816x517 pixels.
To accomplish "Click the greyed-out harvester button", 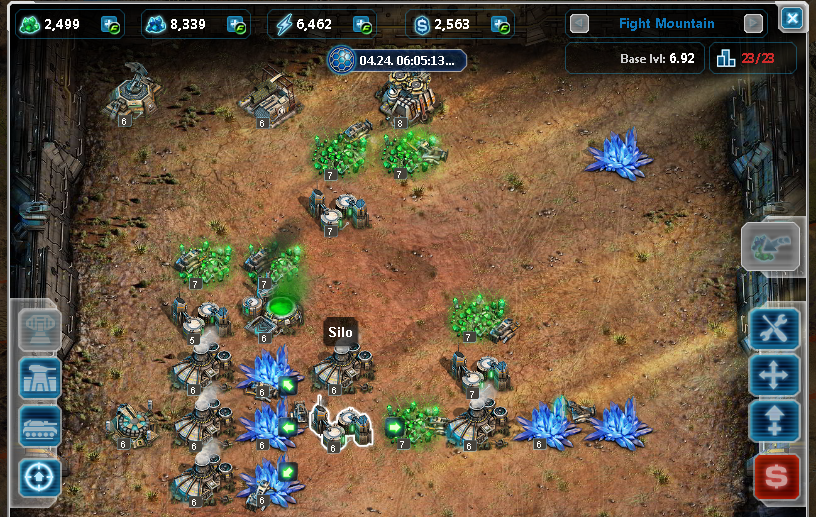I will (770, 246).
